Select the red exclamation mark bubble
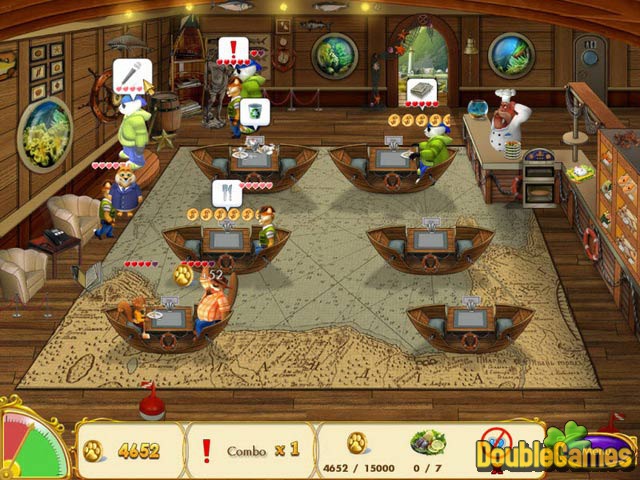The height and width of the screenshot is (480, 640). [233, 49]
